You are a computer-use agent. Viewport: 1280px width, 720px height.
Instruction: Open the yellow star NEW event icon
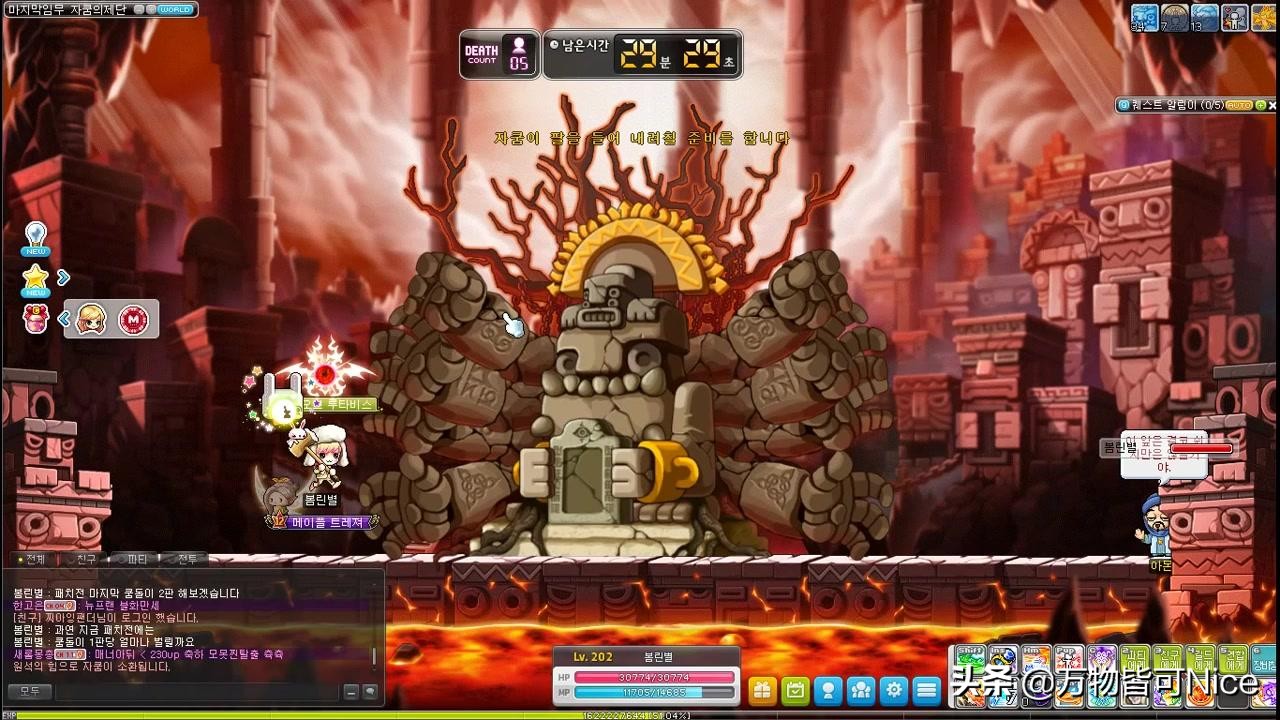pos(36,279)
